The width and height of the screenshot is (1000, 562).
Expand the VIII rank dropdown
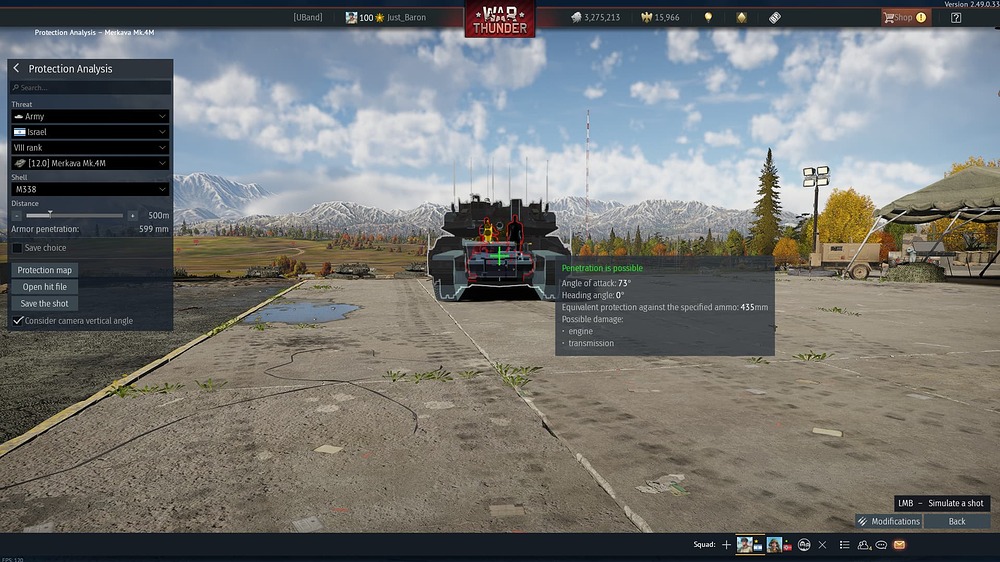click(90, 147)
